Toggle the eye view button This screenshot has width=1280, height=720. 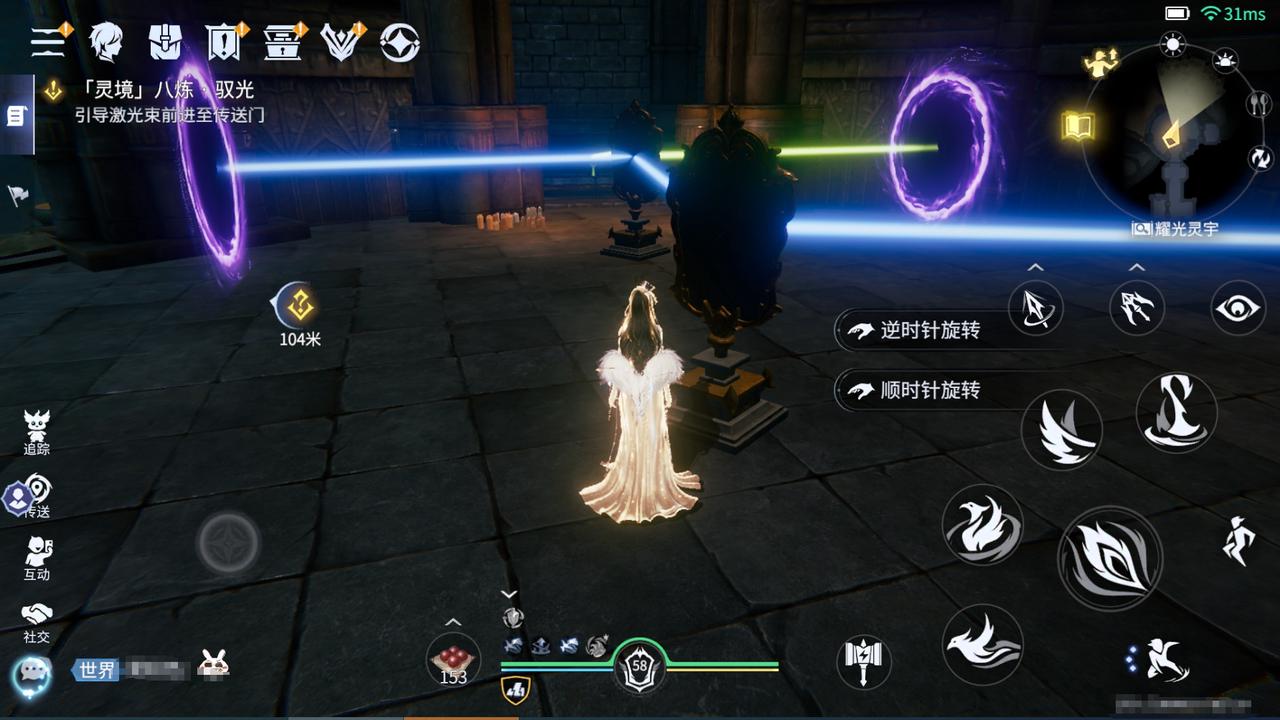point(1238,308)
